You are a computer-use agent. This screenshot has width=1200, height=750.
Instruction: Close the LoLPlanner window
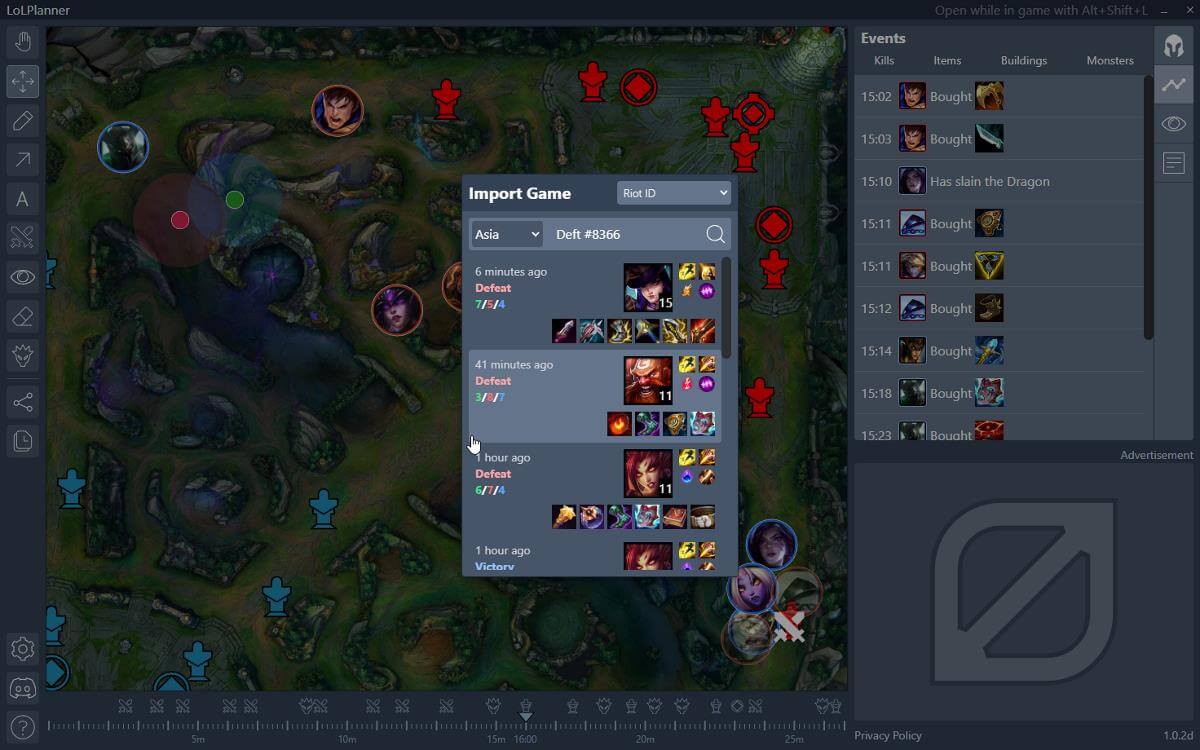[1186, 10]
